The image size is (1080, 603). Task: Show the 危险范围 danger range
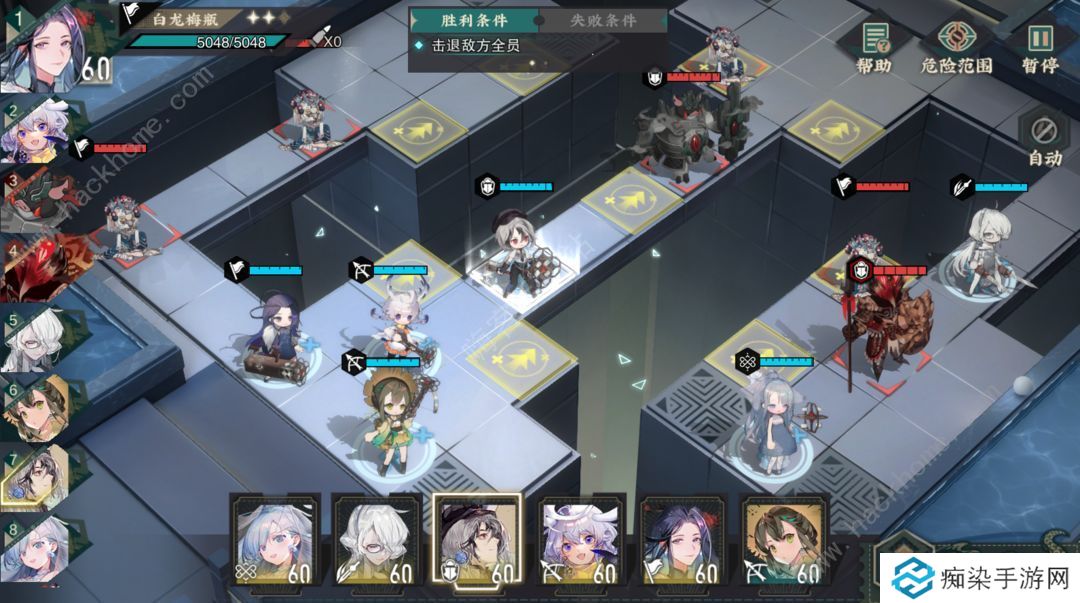pos(956,47)
